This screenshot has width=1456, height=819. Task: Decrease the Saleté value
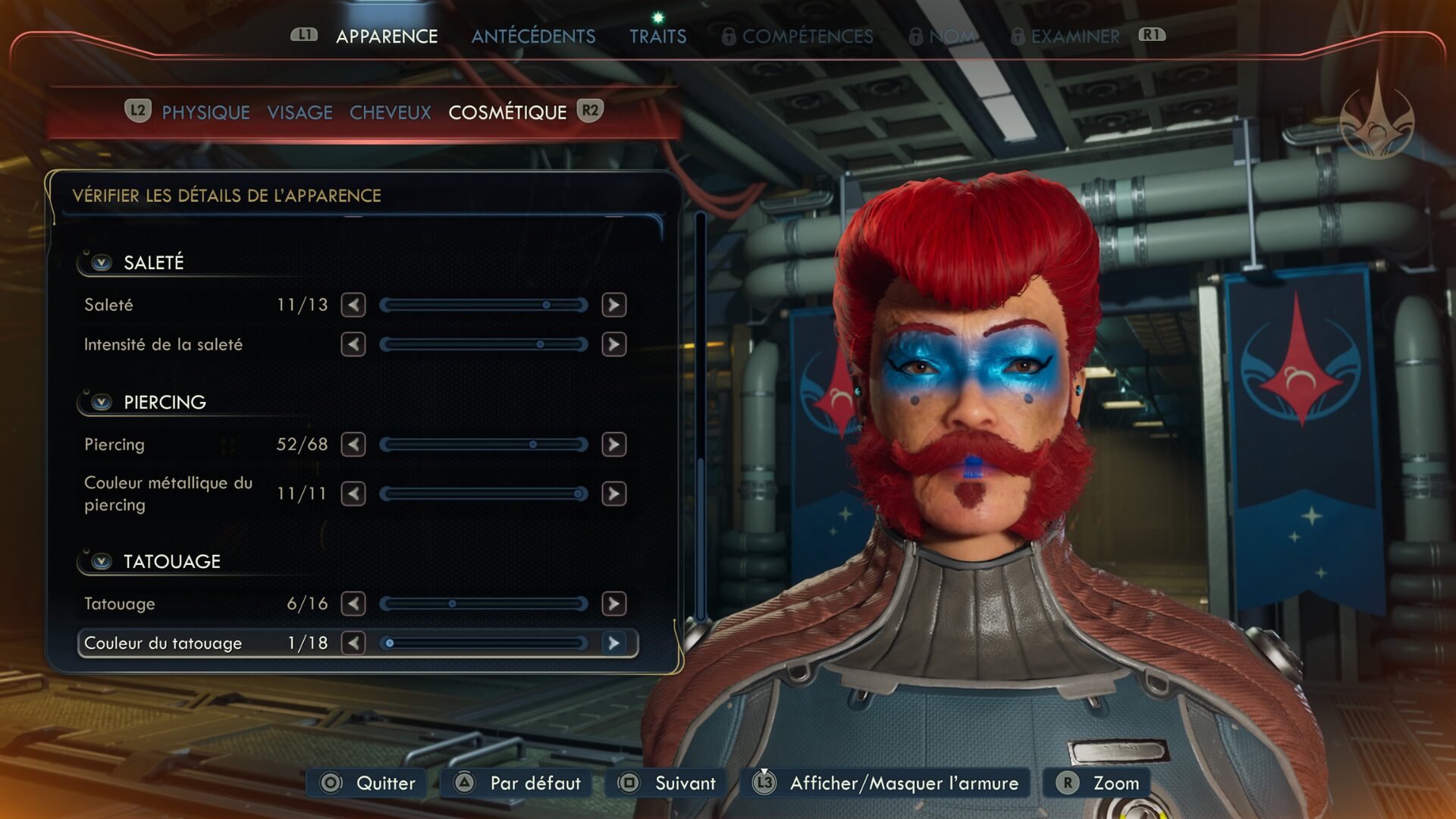353,305
